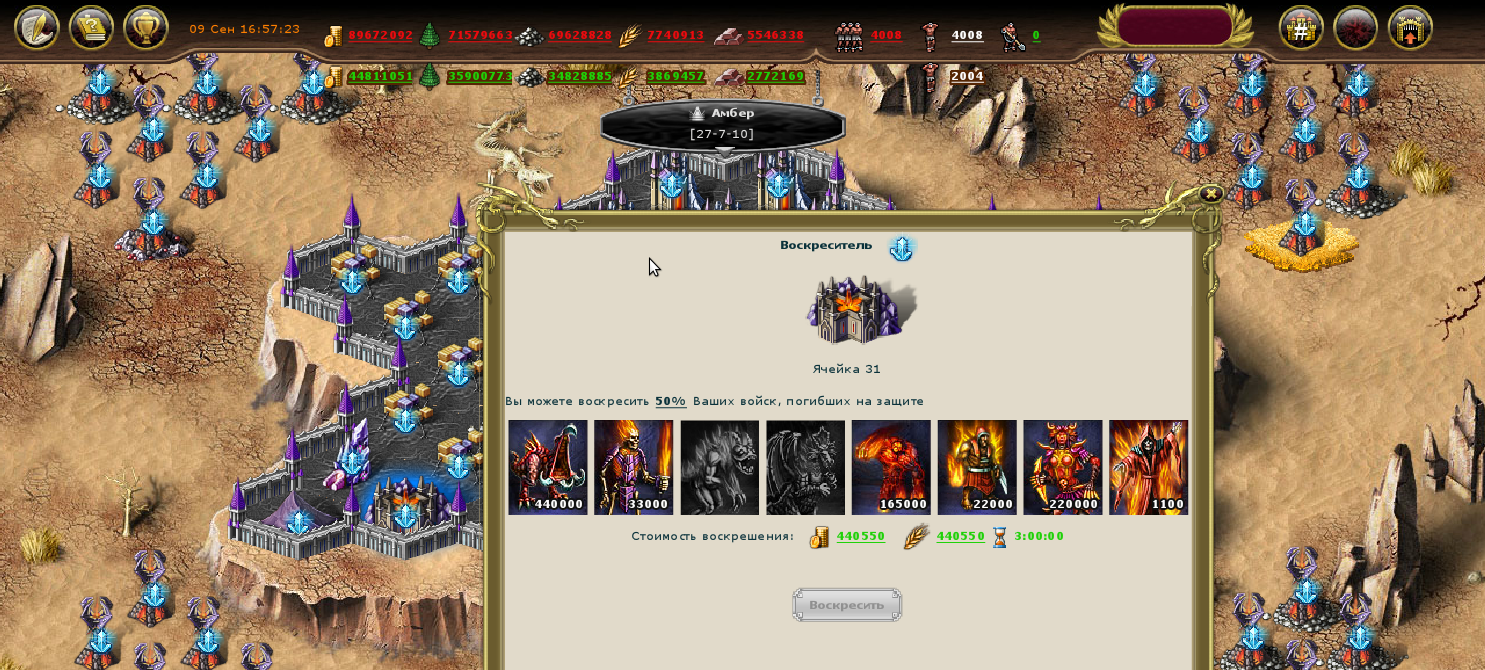Click the underlined 50% resurrection link
The width and height of the screenshot is (1485, 670).
click(671, 401)
